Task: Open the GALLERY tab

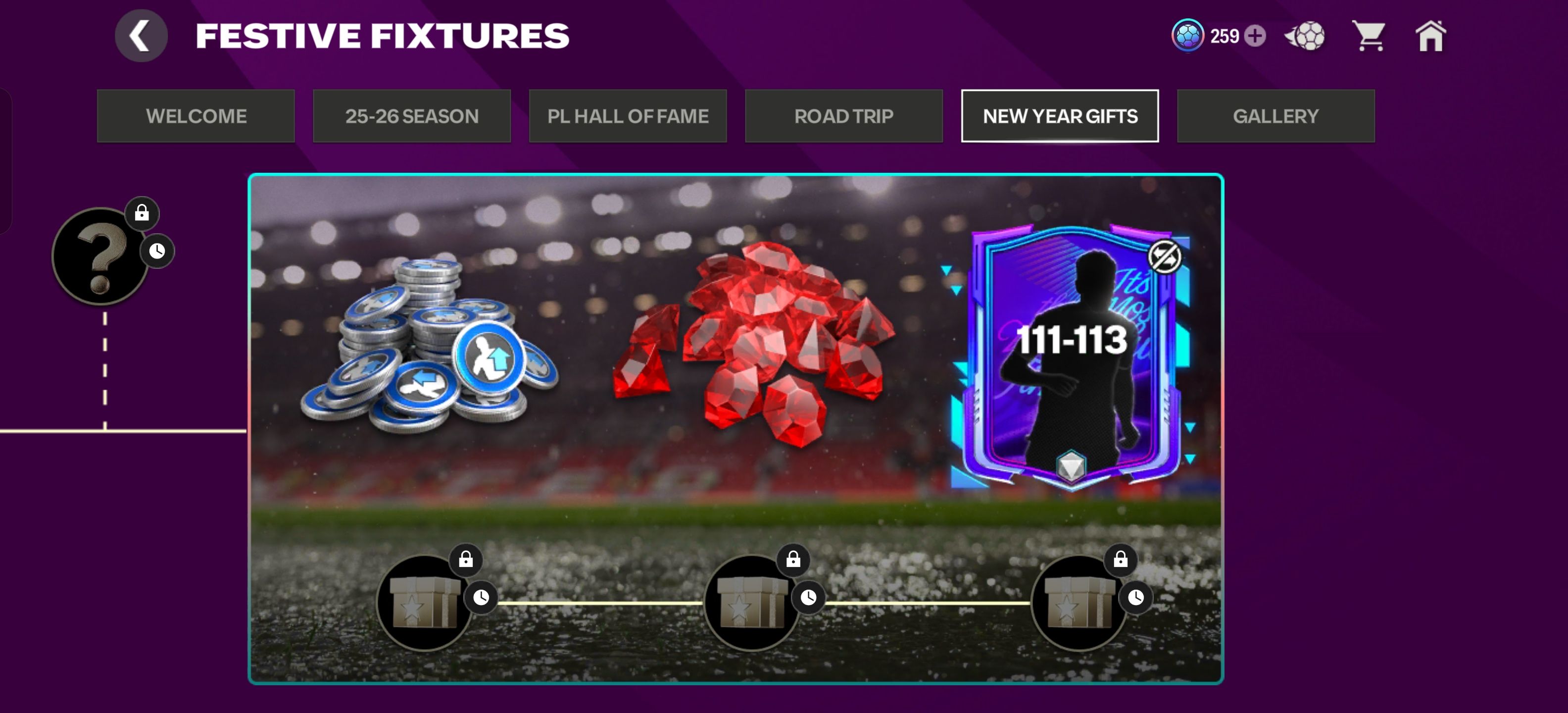Action: pos(1276,116)
